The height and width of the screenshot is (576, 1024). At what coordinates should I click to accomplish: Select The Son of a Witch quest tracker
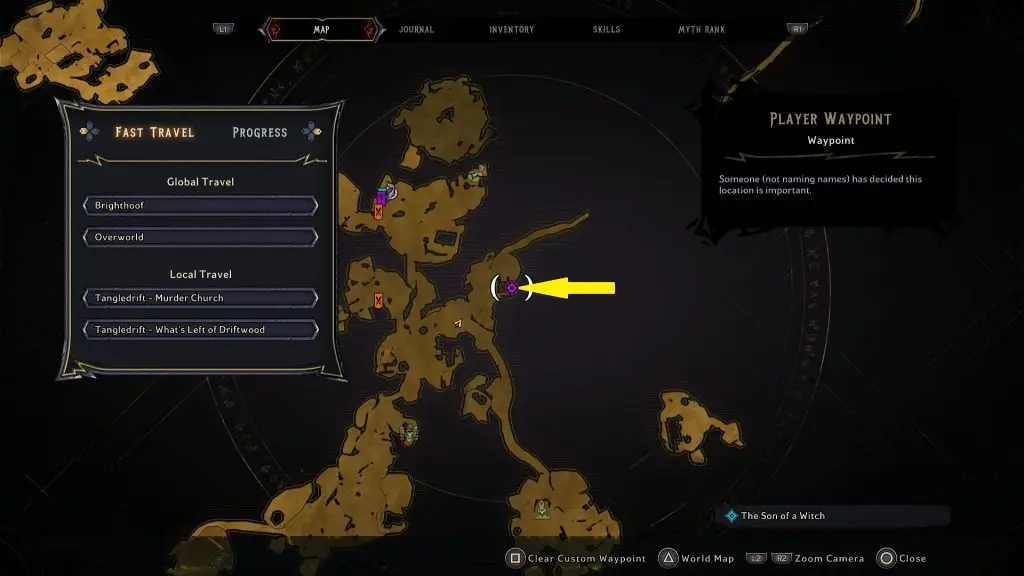pyautogui.click(x=782, y=516)
